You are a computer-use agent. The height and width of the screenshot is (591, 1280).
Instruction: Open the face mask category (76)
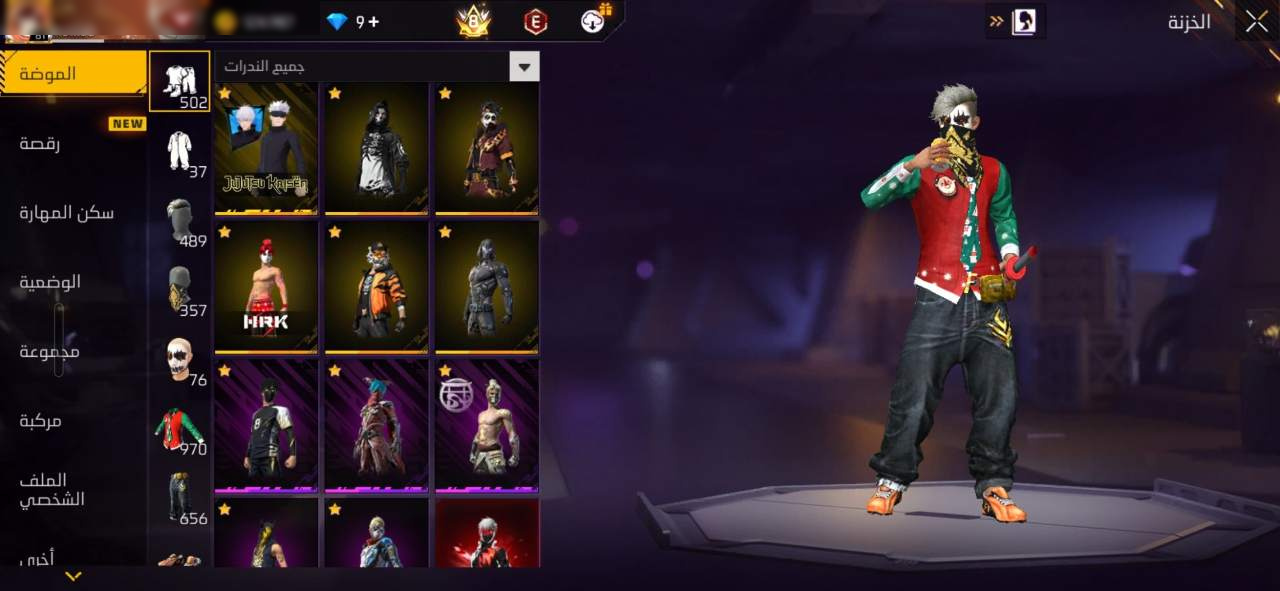point(180,360)
